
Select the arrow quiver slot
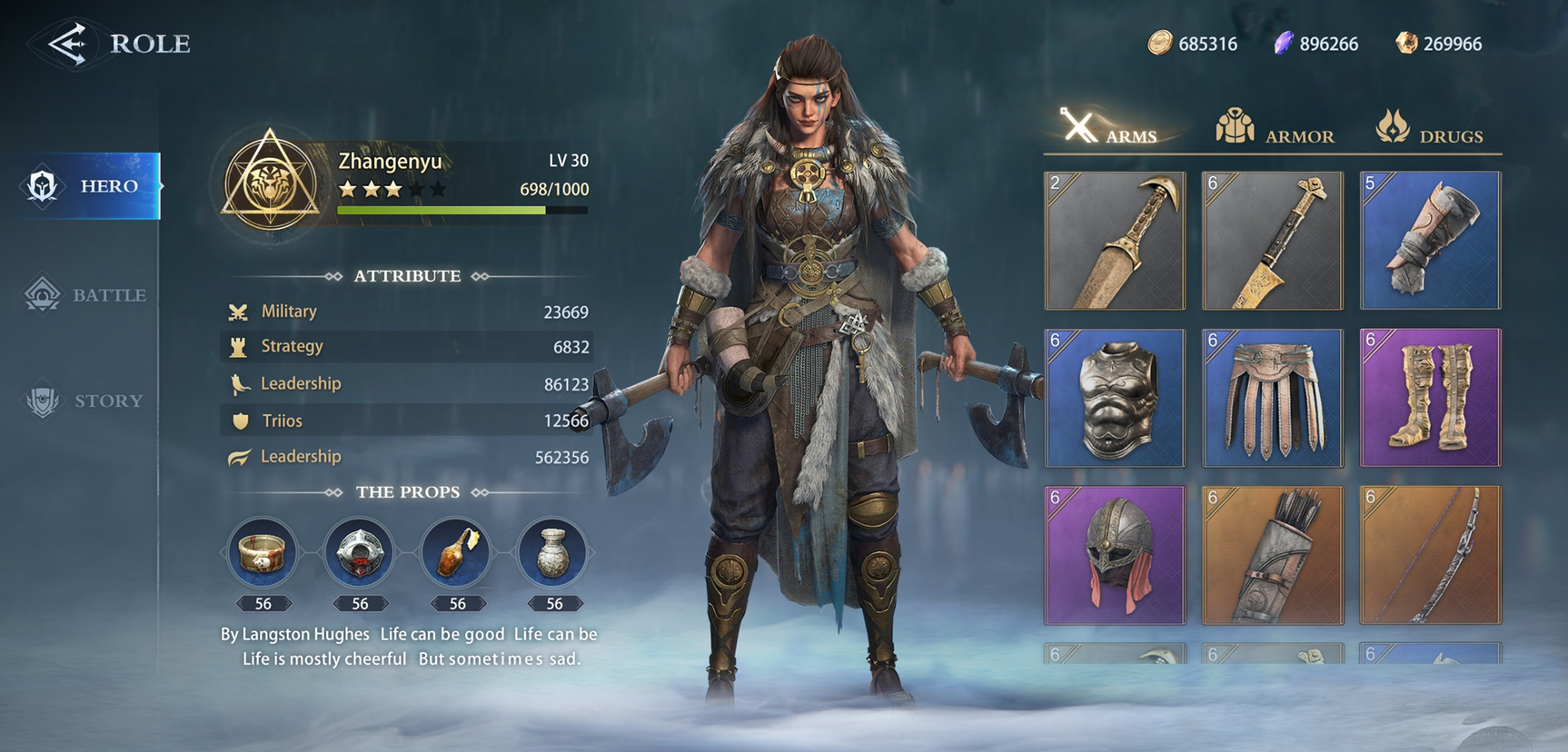pos(1272,555)
